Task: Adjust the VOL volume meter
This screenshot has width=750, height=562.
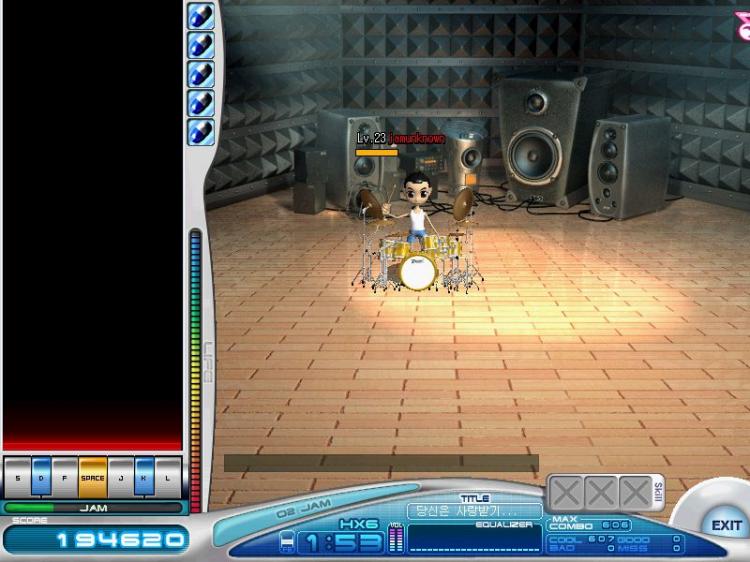Action: click(x=394, y=539)
